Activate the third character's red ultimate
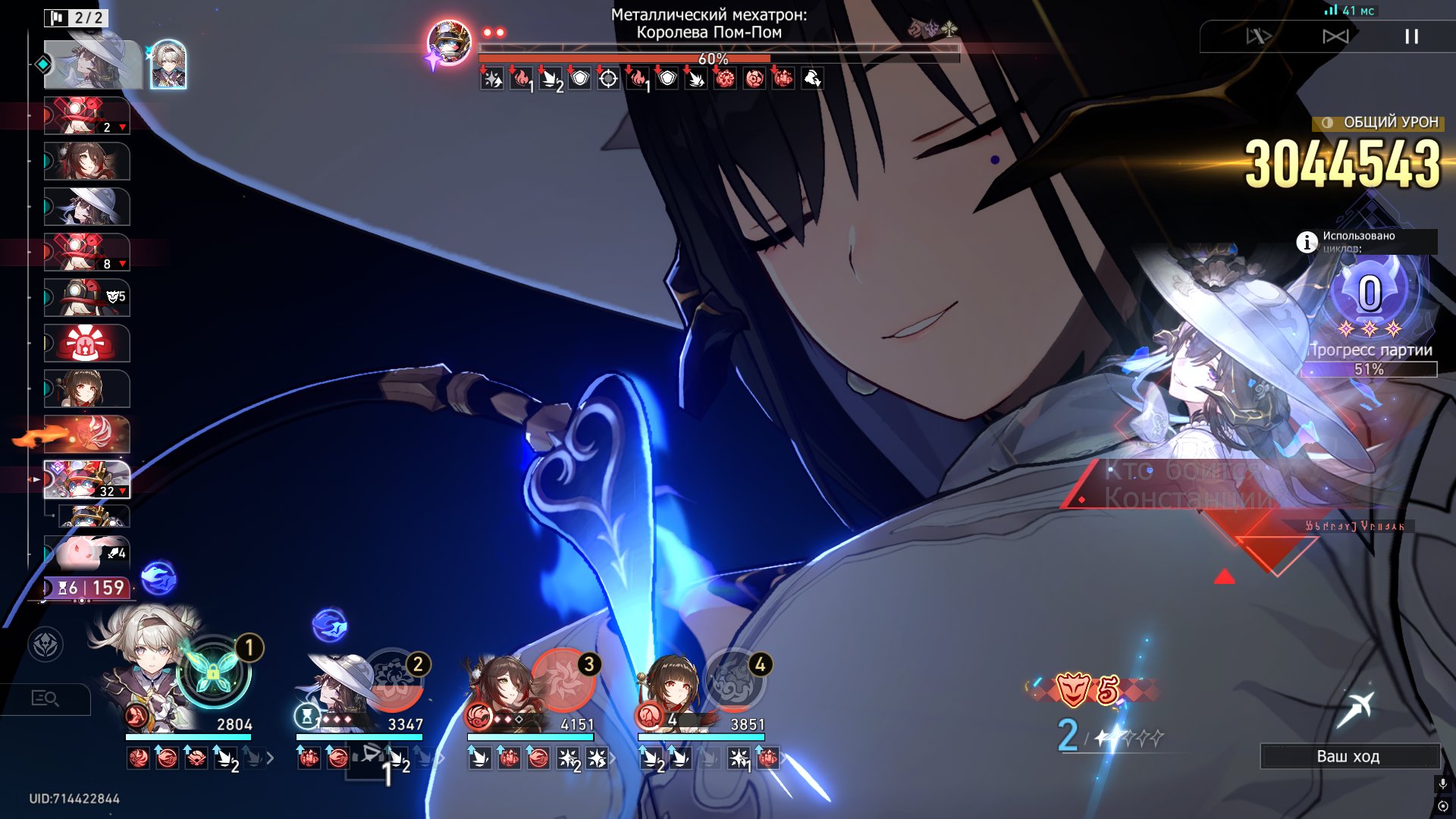Image resolution: width=1456 pixels, height=819 pixels. (x=563, y=679)
